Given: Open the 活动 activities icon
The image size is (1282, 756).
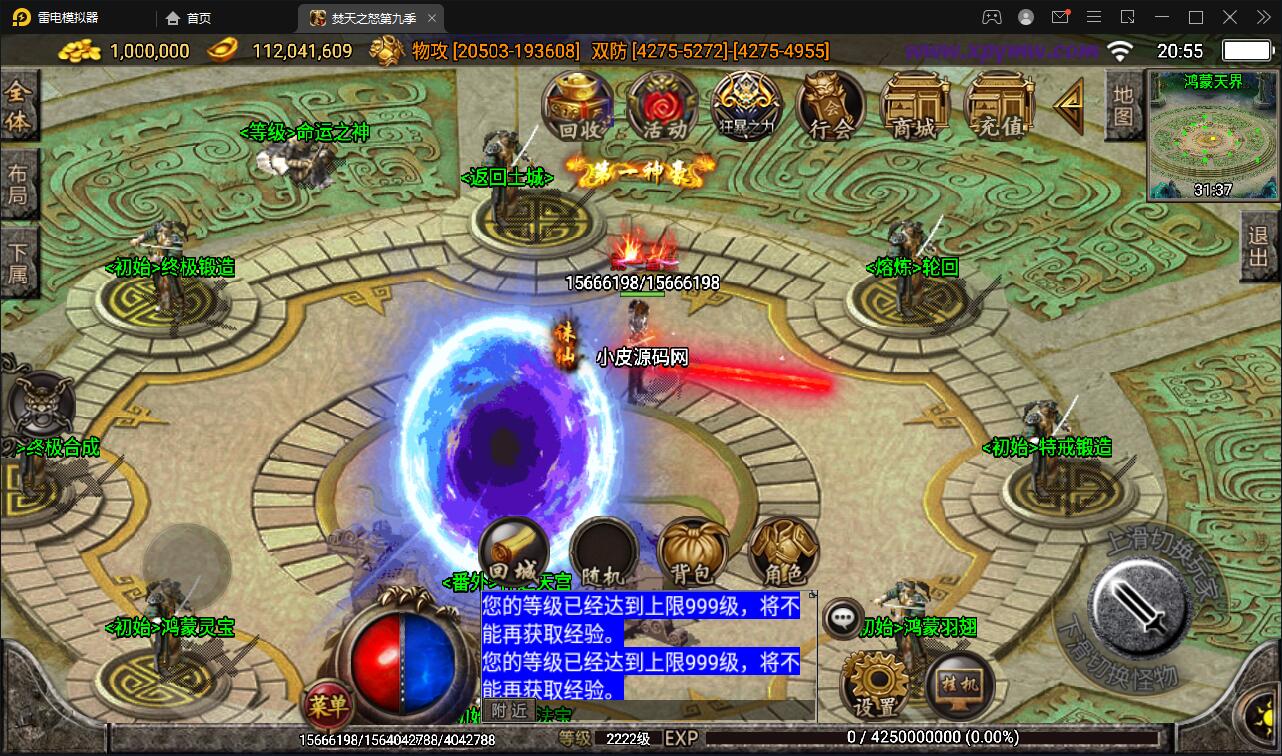Looking at the screenshot, I should point(661,105).
